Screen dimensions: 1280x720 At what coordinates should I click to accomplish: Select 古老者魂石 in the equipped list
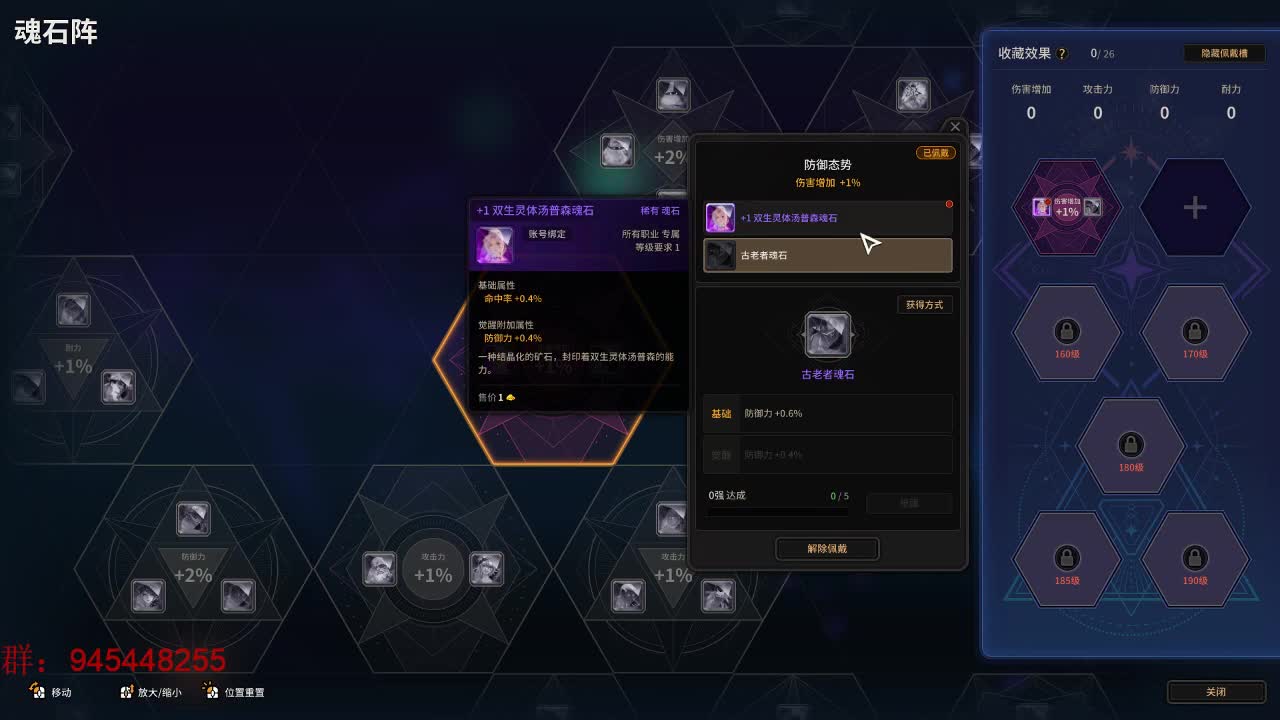(x=827, y=256)
